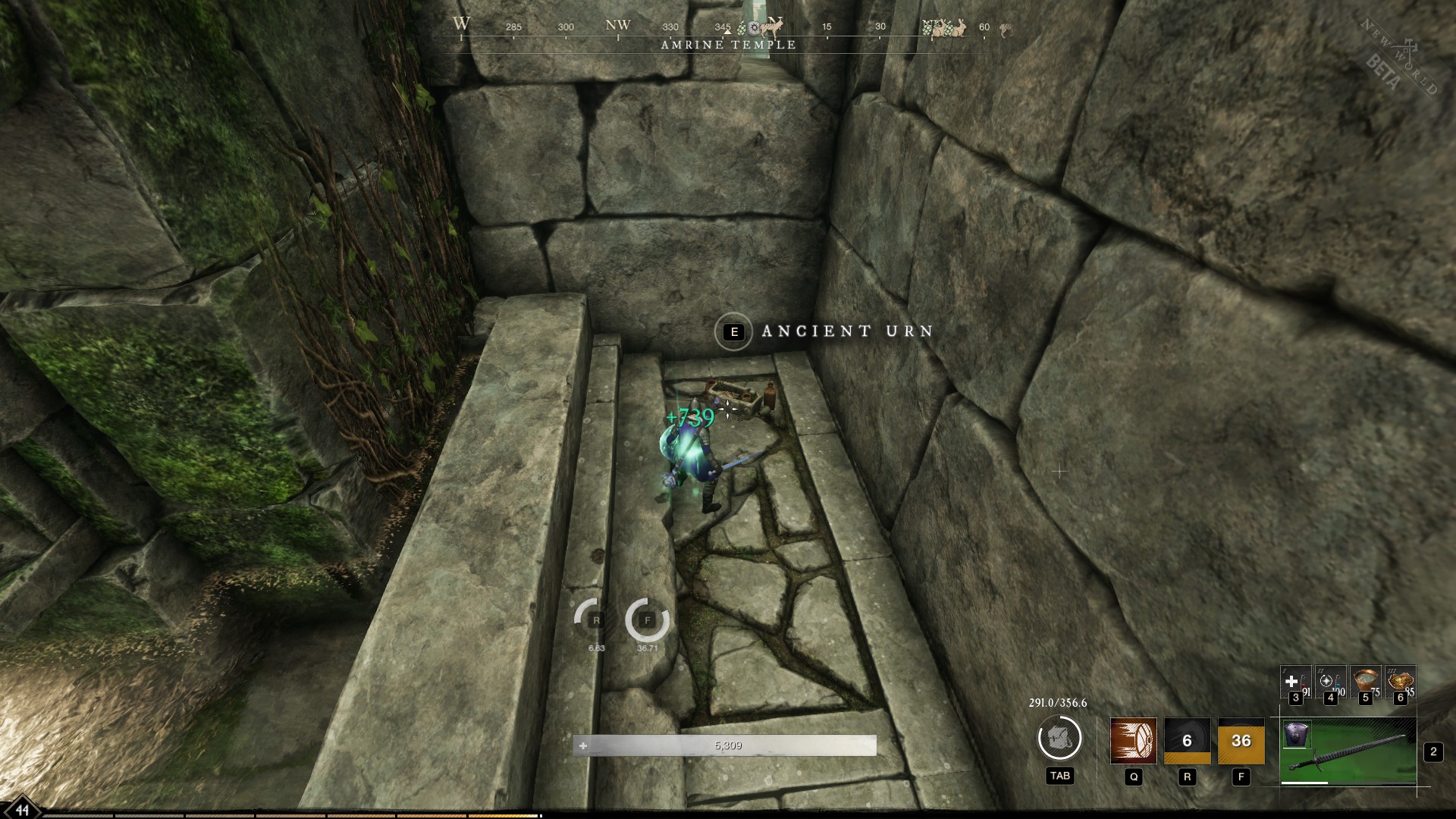Eat the food item in slot 6
The height and width of the screenshot is (819, 1456).
(1401, 681)
